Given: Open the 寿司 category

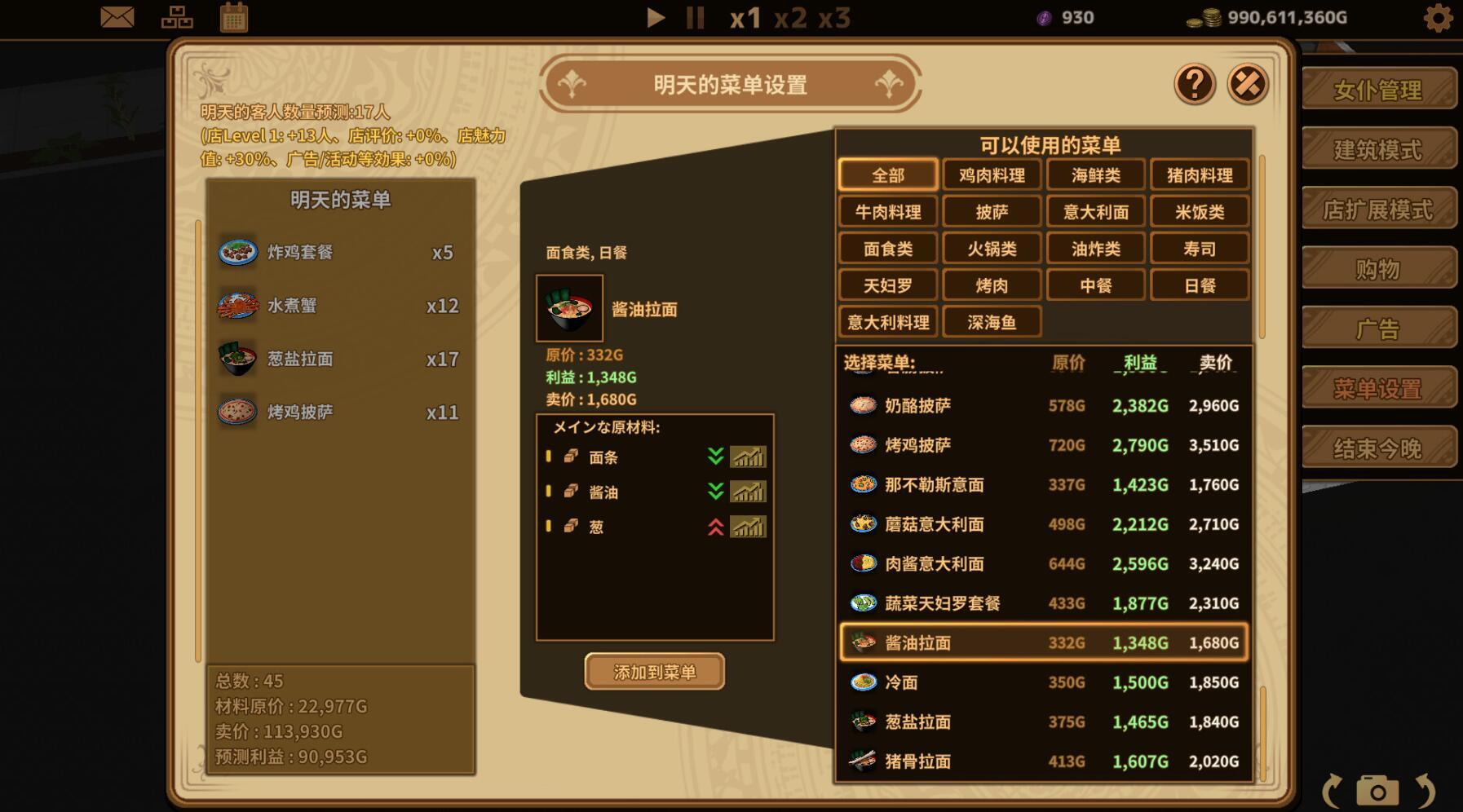Looking at the screenshot, I should click(1200, 248).
